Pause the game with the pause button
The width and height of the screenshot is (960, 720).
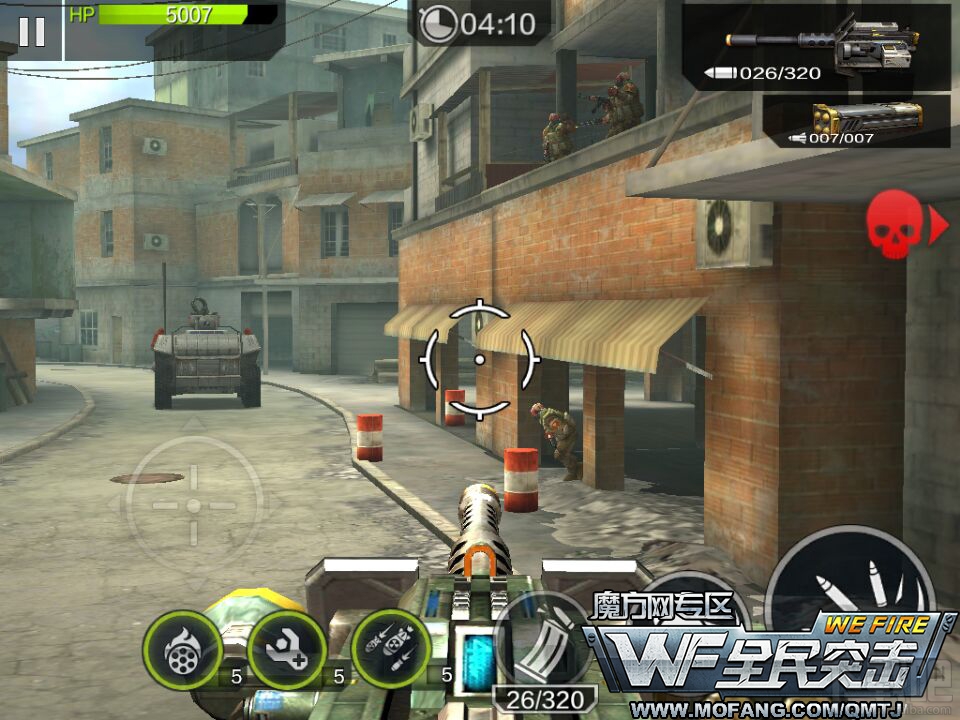click(x=31, y=31)
